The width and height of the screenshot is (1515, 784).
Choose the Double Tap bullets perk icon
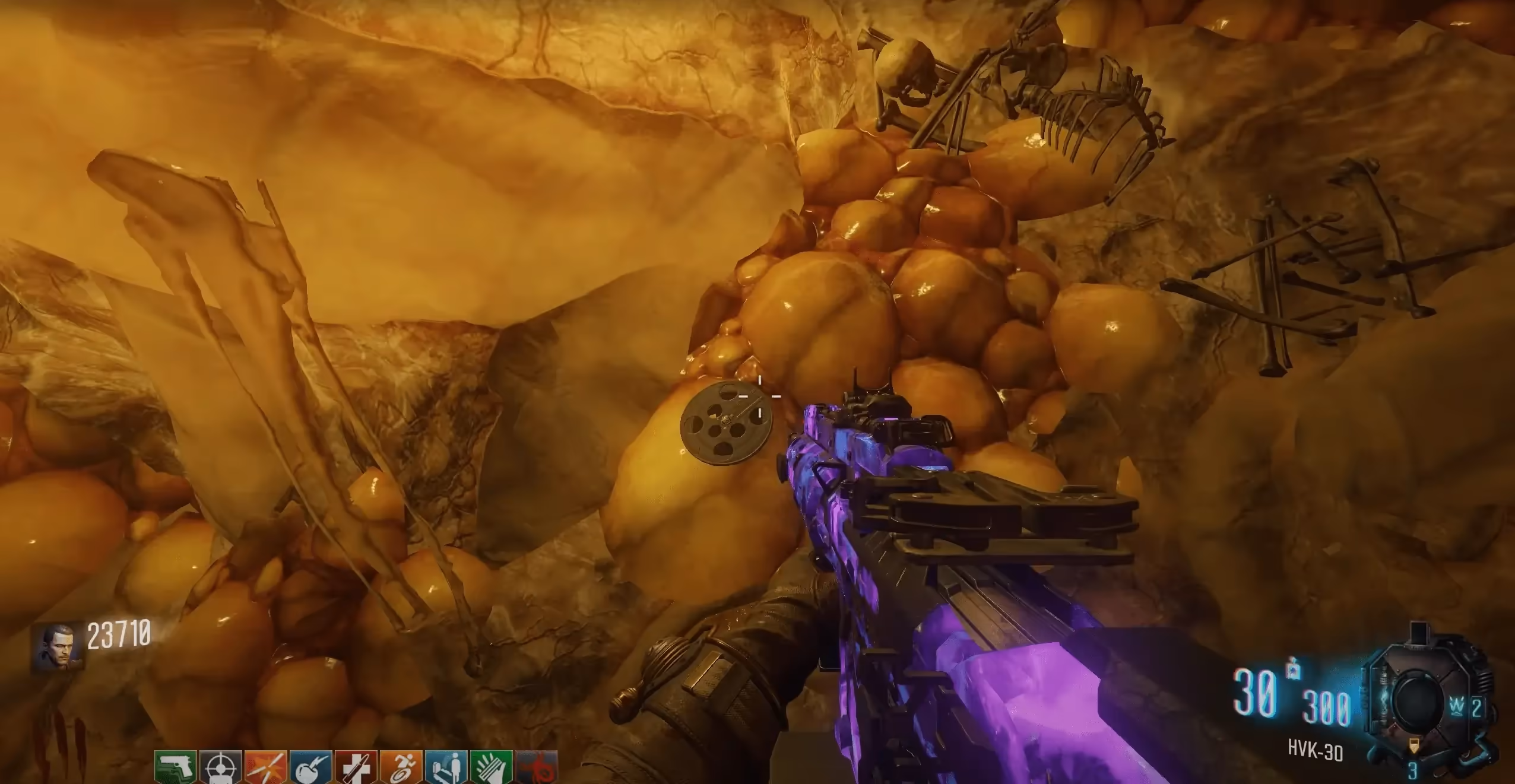266,767
